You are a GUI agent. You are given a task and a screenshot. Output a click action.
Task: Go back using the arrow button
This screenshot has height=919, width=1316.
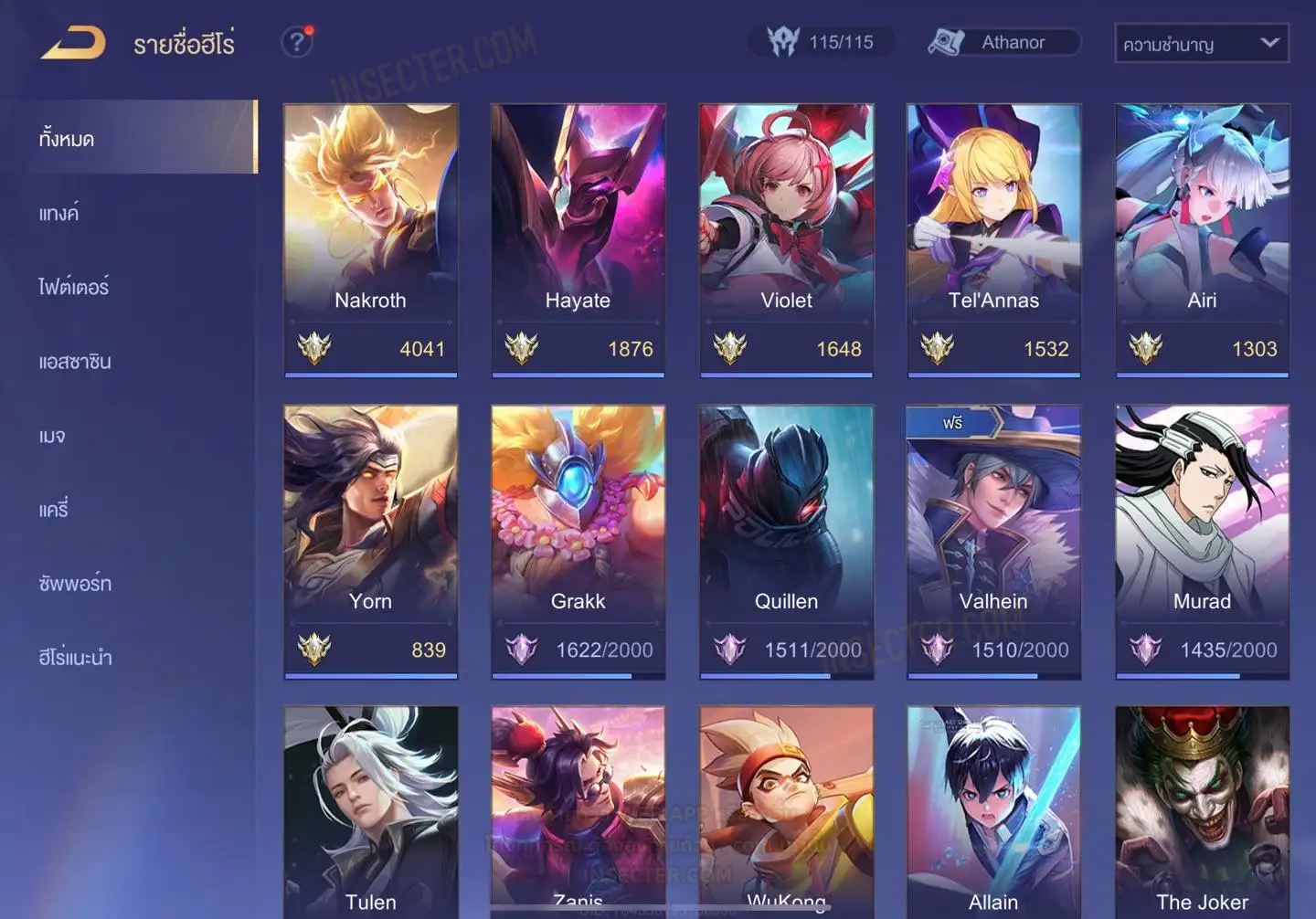tap(73, 43)
